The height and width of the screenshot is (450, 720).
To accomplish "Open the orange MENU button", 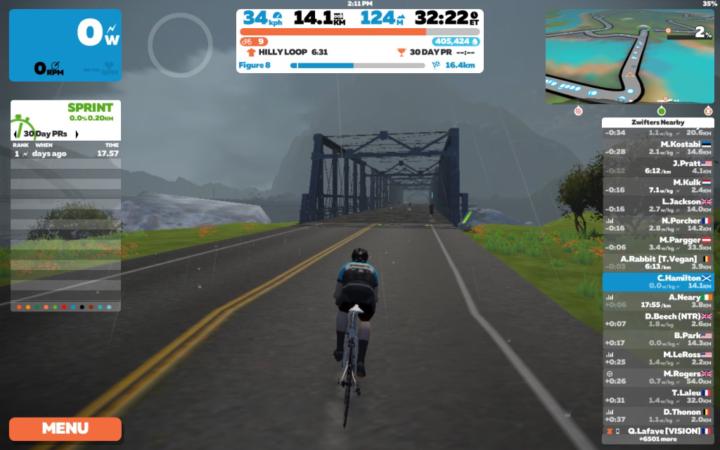I will [x=65, y=429].
